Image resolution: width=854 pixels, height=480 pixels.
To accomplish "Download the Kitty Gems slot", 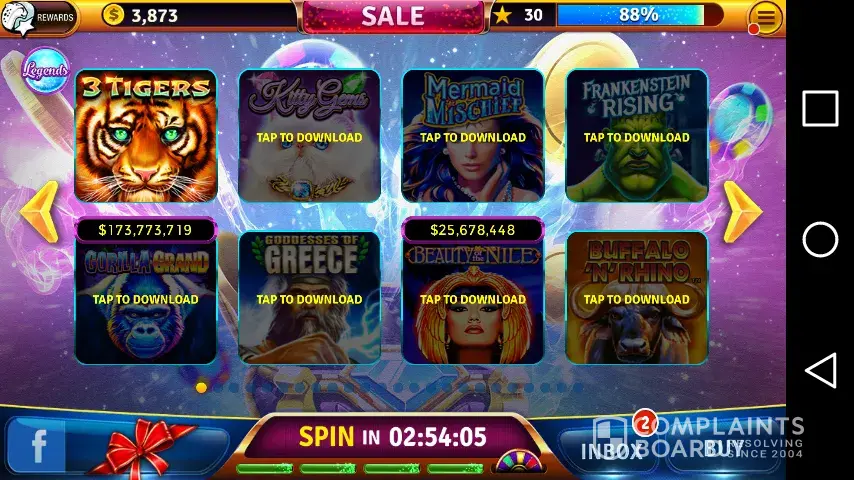I will point(309,136).
